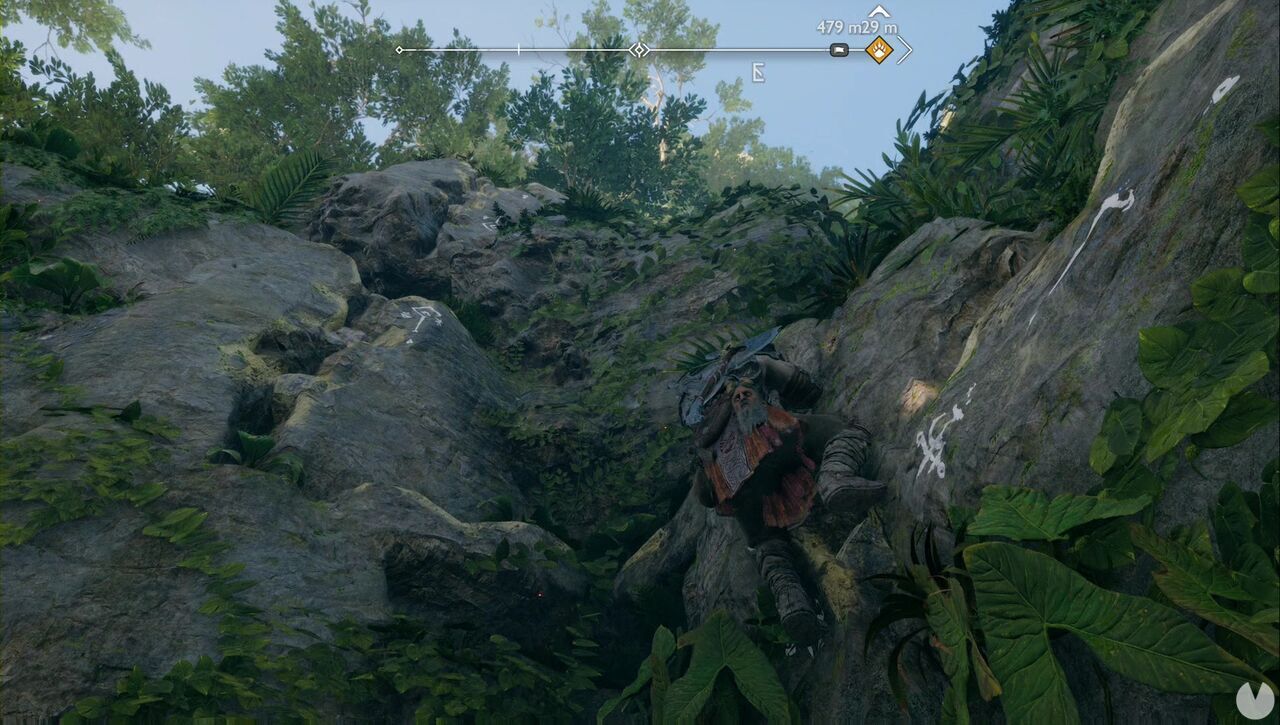Click the flag objective icon on the compass
This screenshot has width=1280, height=725.
(x=839, y=50)
